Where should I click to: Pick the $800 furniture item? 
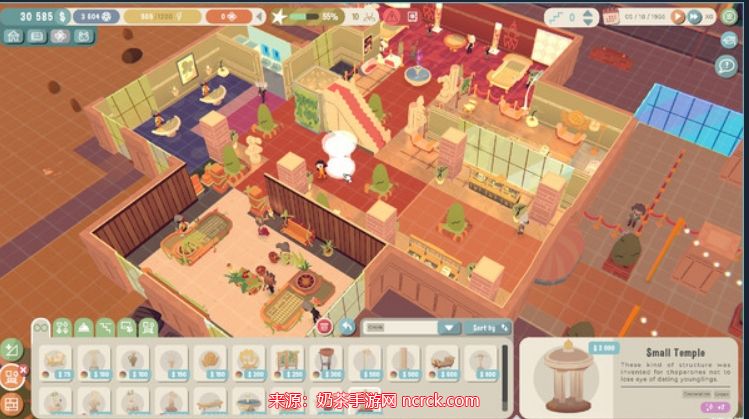(x=485, y=364)
